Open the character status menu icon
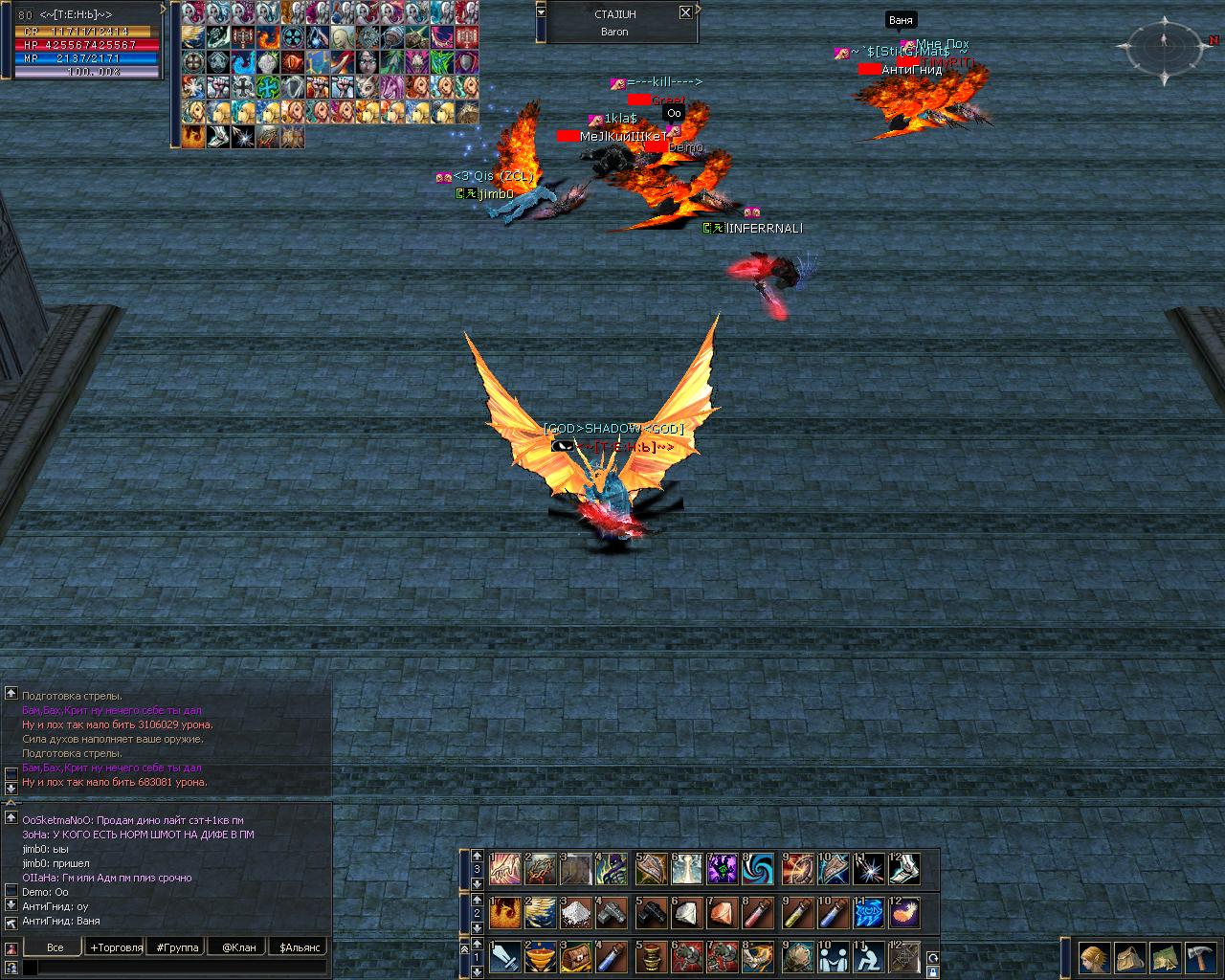 coord(1094,957)
